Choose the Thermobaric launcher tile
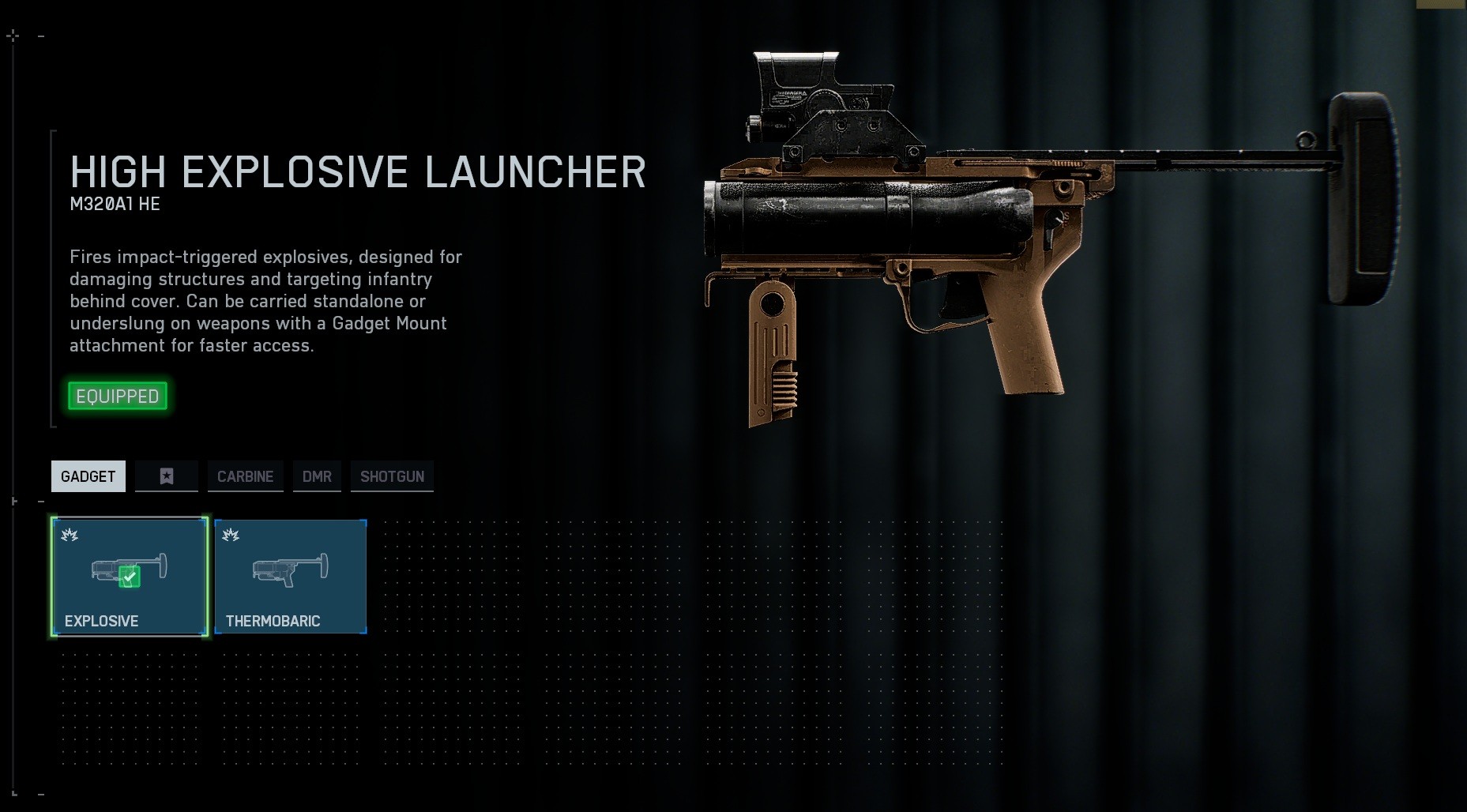The width and height of the screenshot is (1467, 812). 291,577
